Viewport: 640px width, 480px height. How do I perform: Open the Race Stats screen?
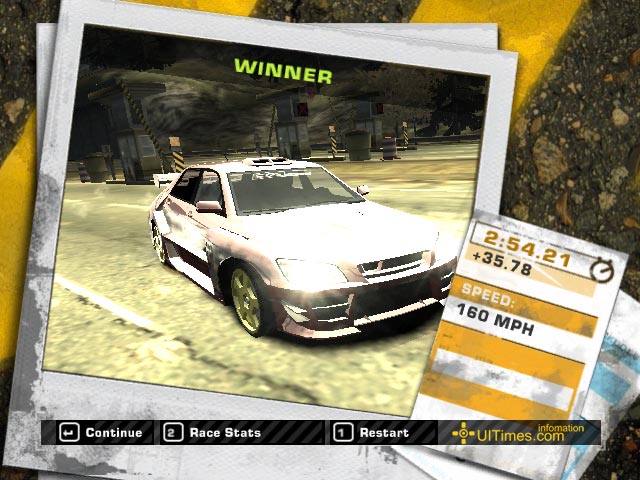point(213,433)
